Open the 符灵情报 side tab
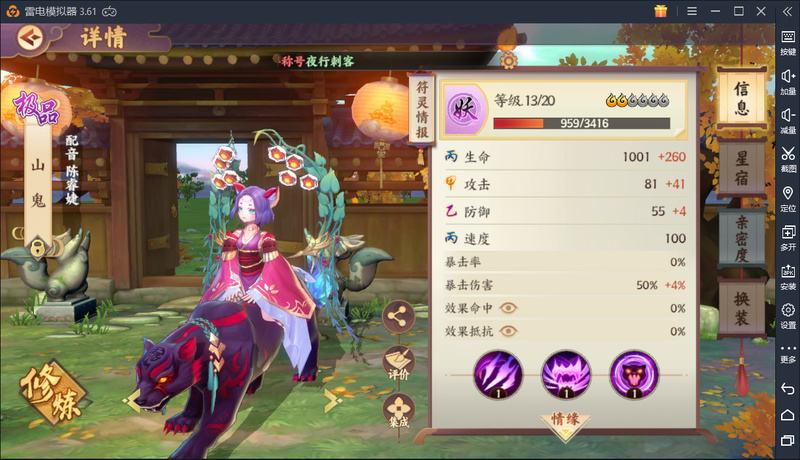Image resolution: width=800 pixels, height=460 pixels. click(x=422, y=112)
